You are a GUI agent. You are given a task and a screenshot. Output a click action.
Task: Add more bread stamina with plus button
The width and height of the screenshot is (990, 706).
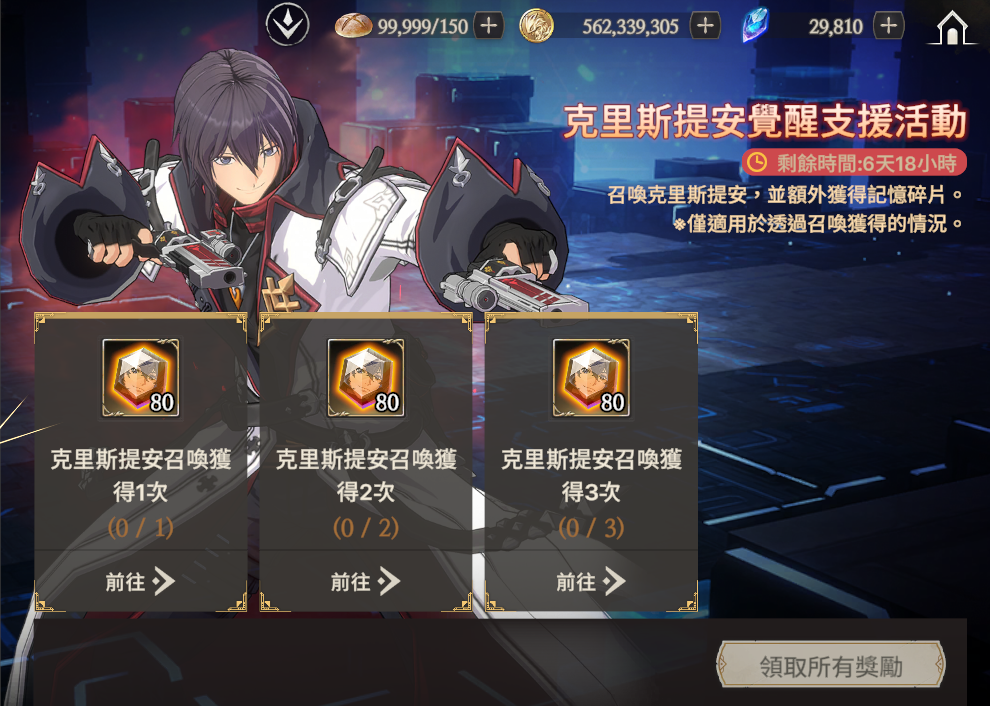coord(488,26)
